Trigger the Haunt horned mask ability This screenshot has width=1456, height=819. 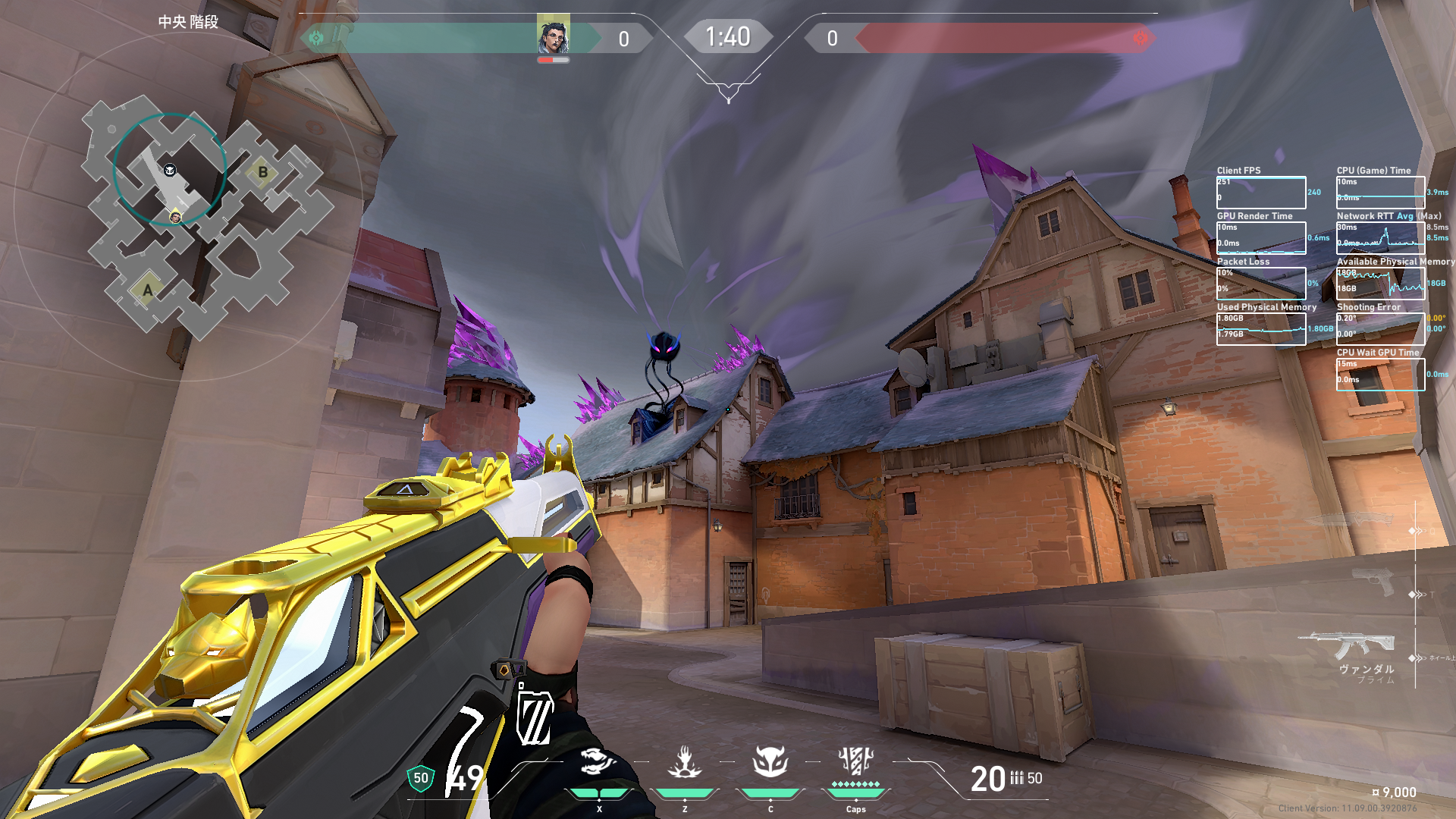(770, 761)
